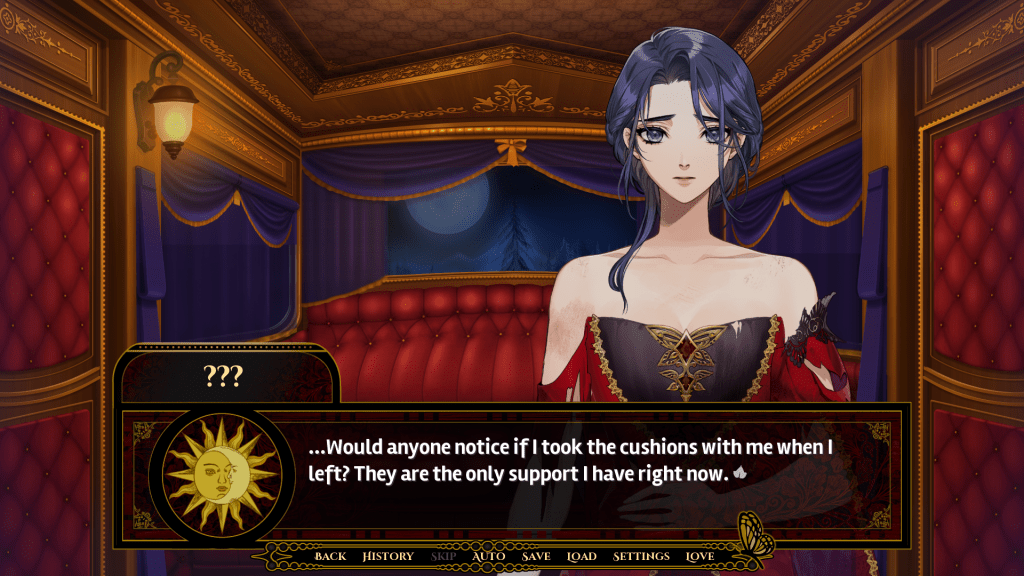Toggle Auto-advance mode

click(488, 556)
